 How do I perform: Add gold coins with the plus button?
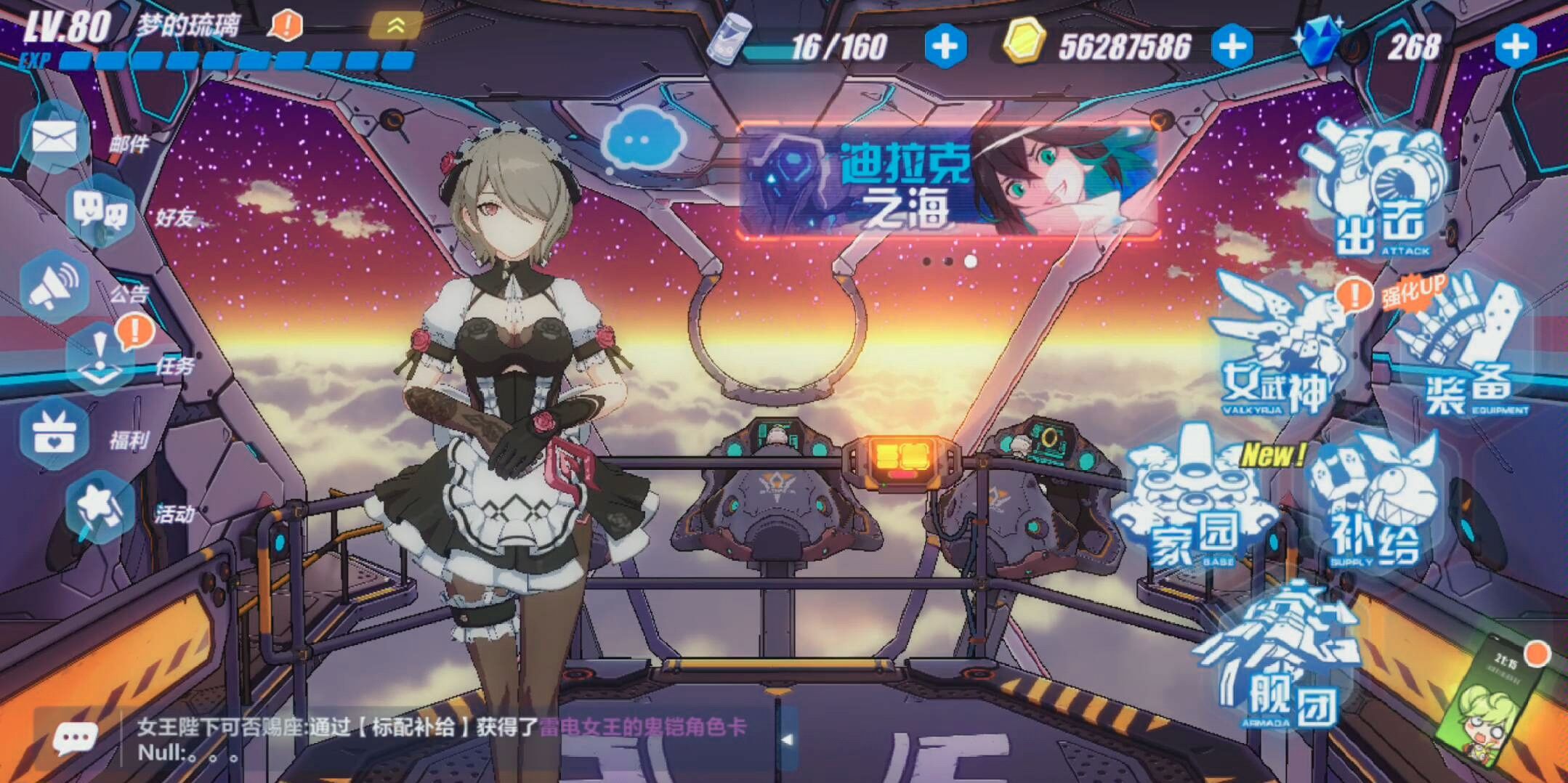click(x=1232, y=46)
